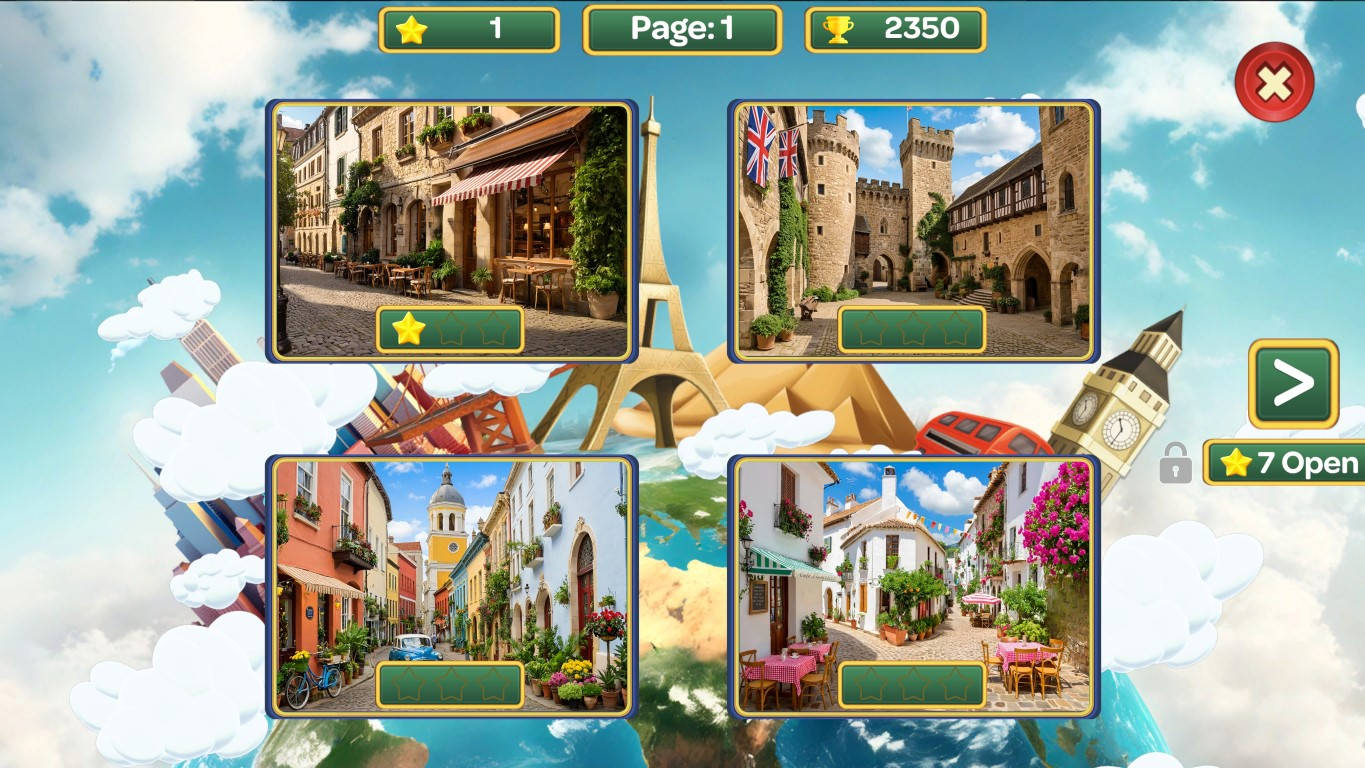Click the empty stars under the colorful street level
The image size is (1365, 768).
pos(449,681)
